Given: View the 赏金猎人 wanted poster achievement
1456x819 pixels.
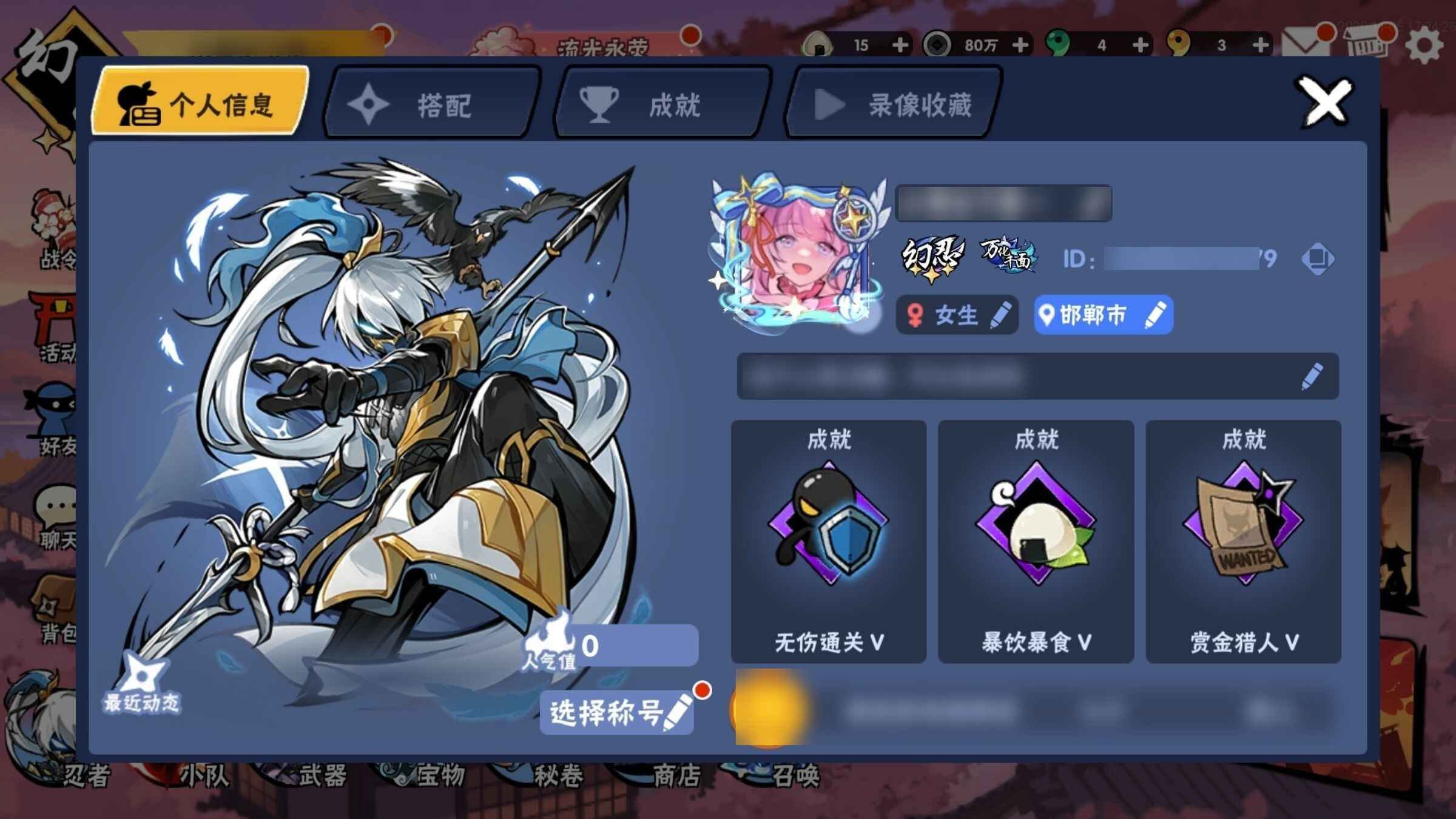Looking at the screenshot, I should pyautogui.click(x=1244, y=541).
